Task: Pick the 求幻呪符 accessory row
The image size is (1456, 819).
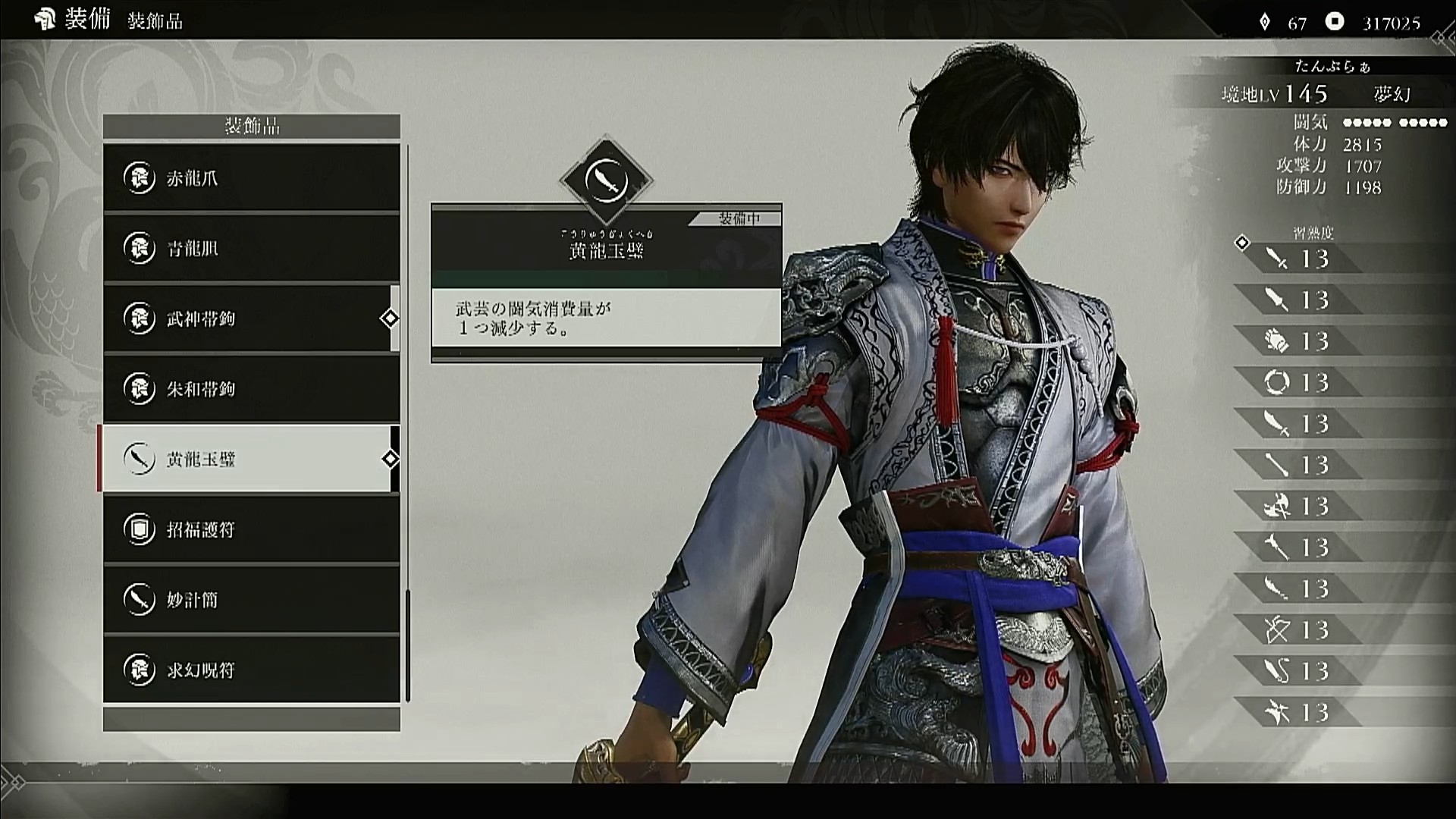Action: (x=251, y=670)
